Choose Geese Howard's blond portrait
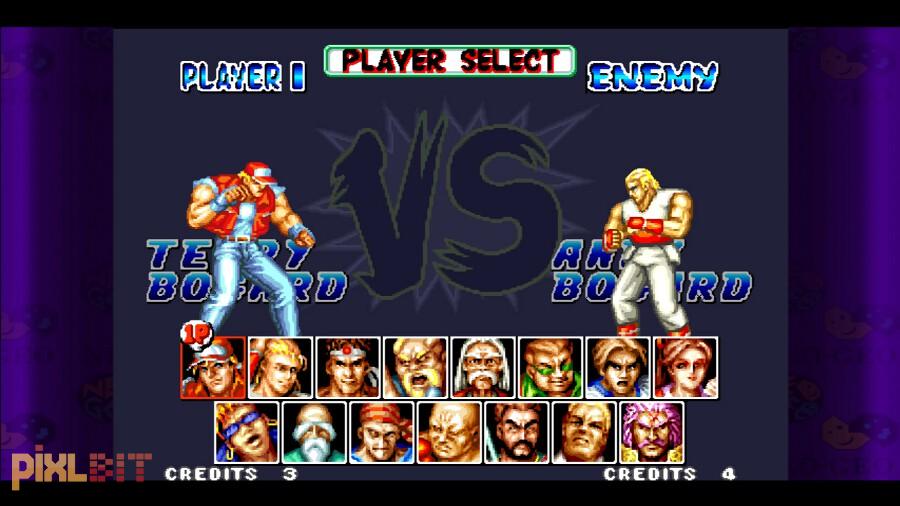The width and height of the screenshot is (900, 506). (x=584, y=432)
